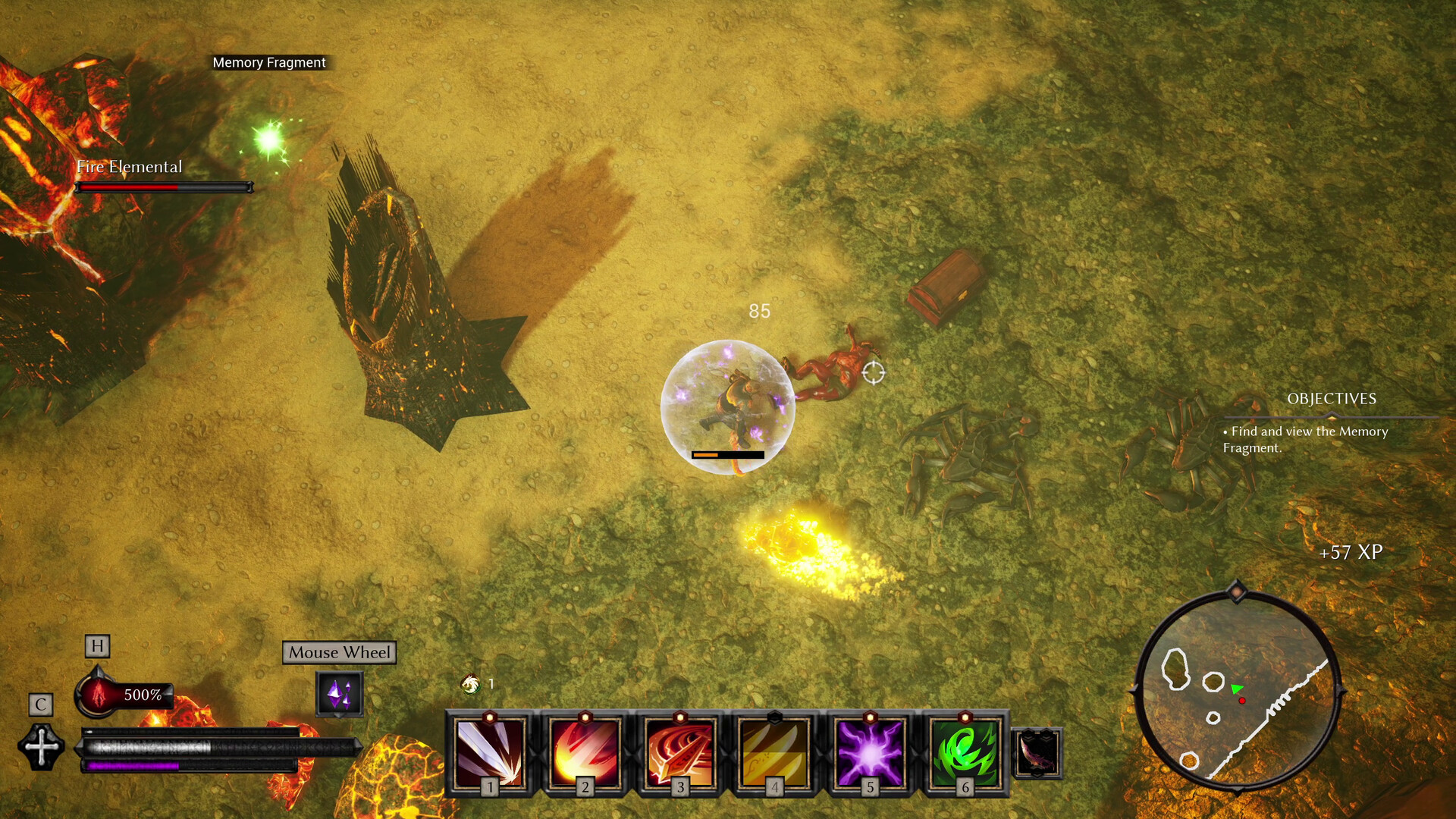
Task: Click the dragon emblem buff icon
Action: [470, 684]
